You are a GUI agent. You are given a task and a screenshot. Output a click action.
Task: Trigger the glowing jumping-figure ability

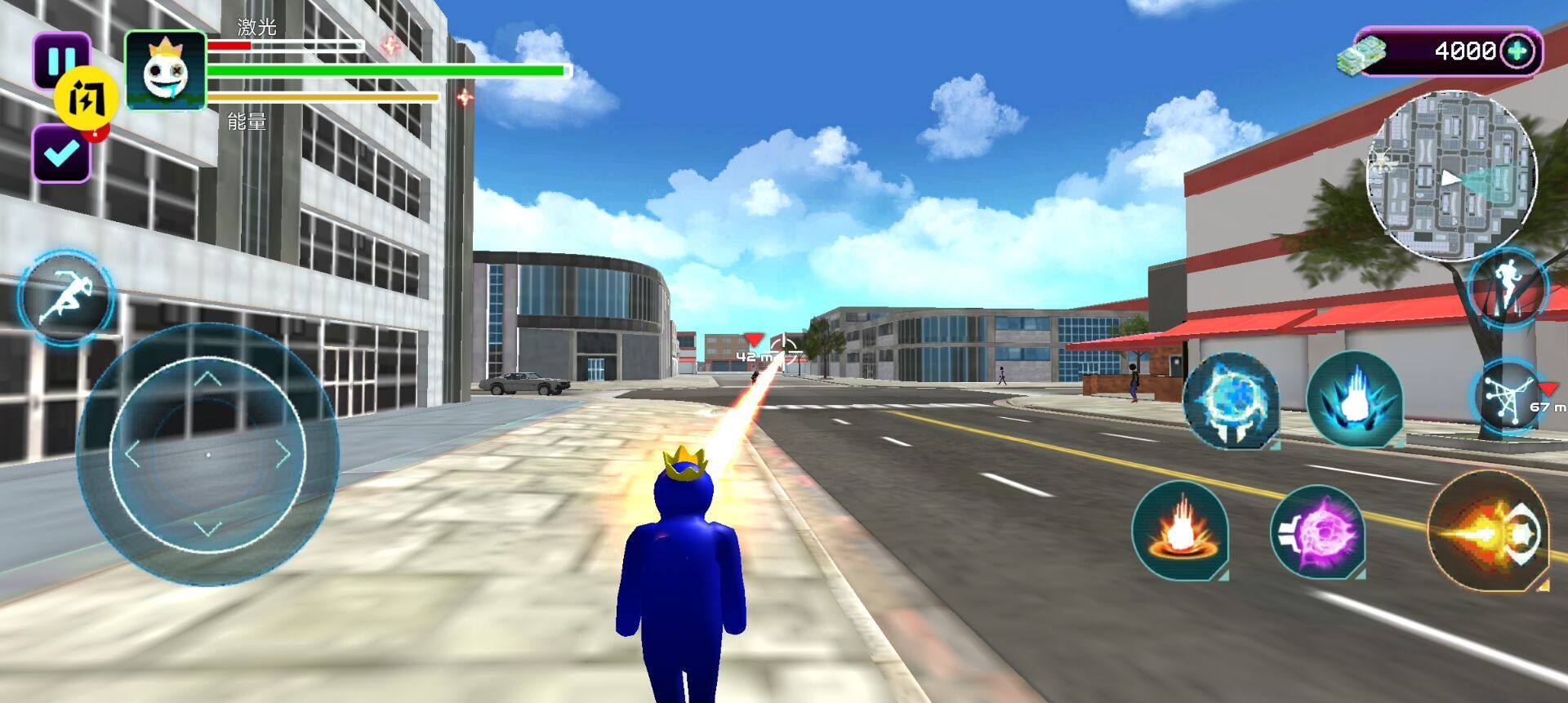(x=1508, y=287)
